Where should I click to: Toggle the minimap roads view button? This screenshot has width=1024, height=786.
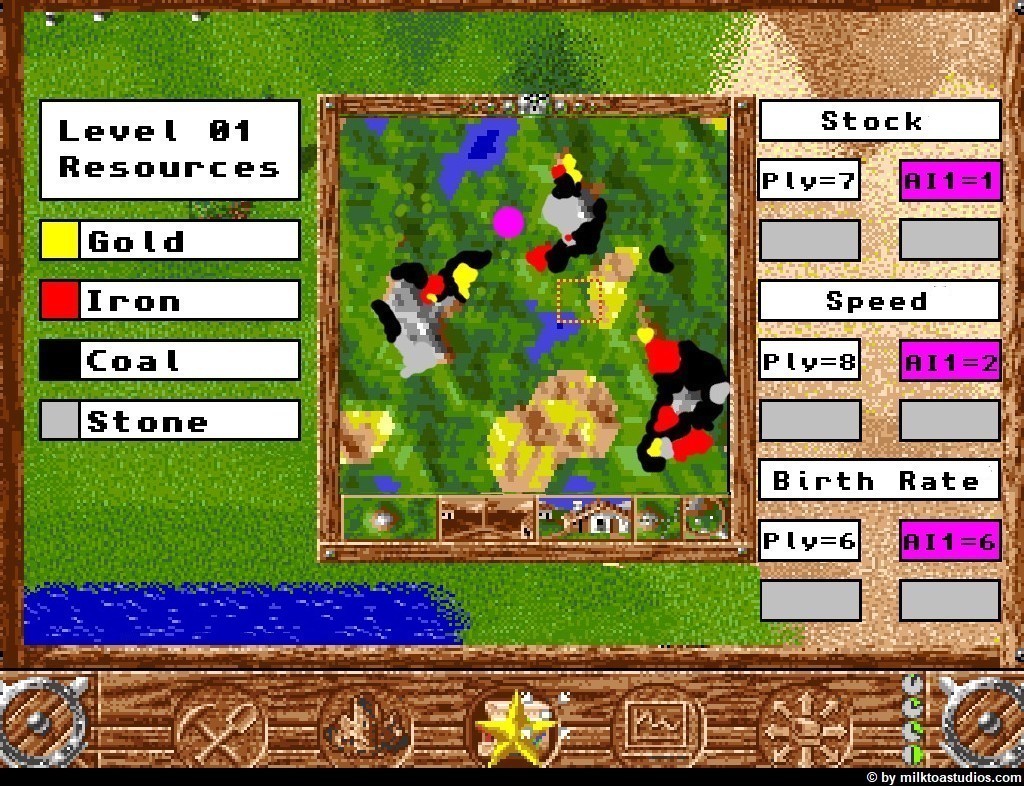tap(487, 518)
